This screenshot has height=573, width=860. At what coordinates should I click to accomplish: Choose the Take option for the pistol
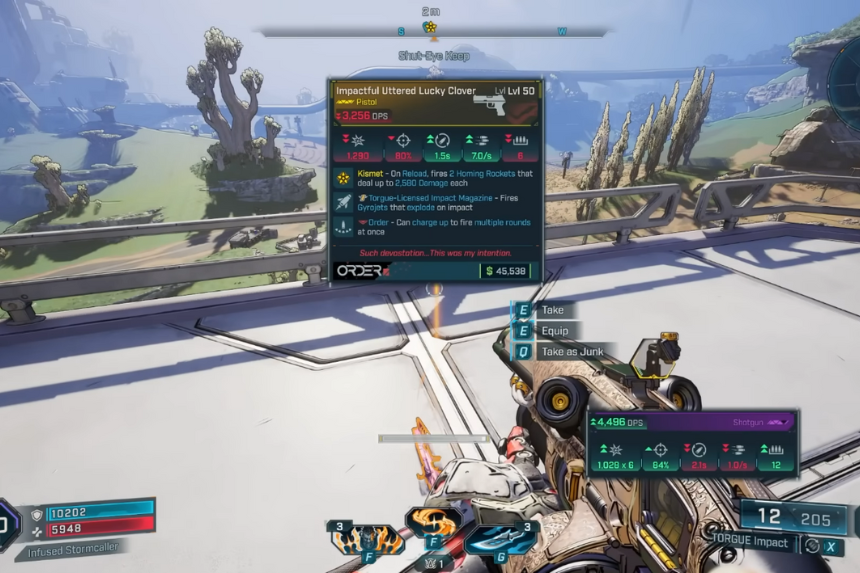click(551, 310)
